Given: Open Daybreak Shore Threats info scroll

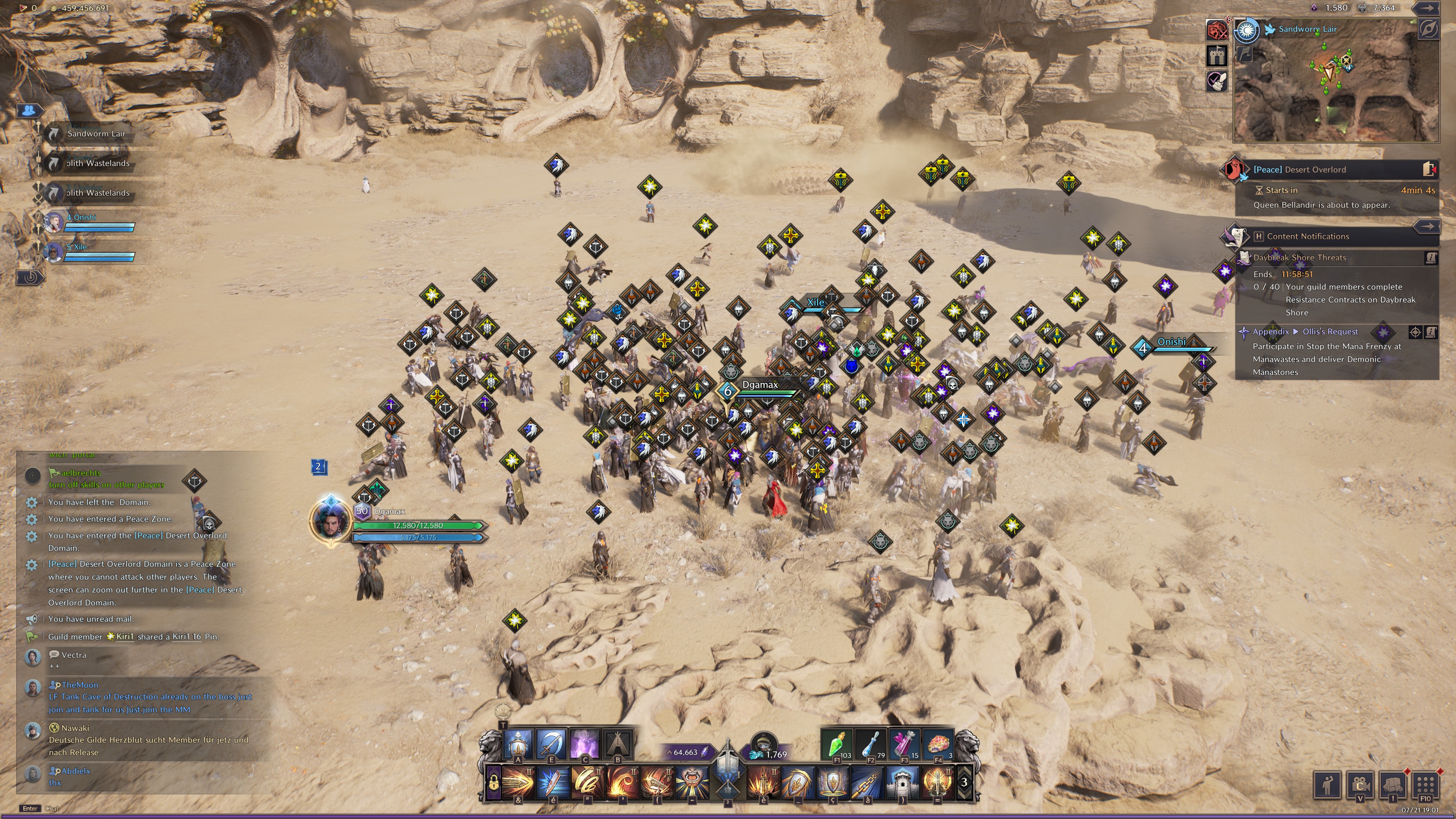Looking at the screenshot, I should (x=1431, y=258).
